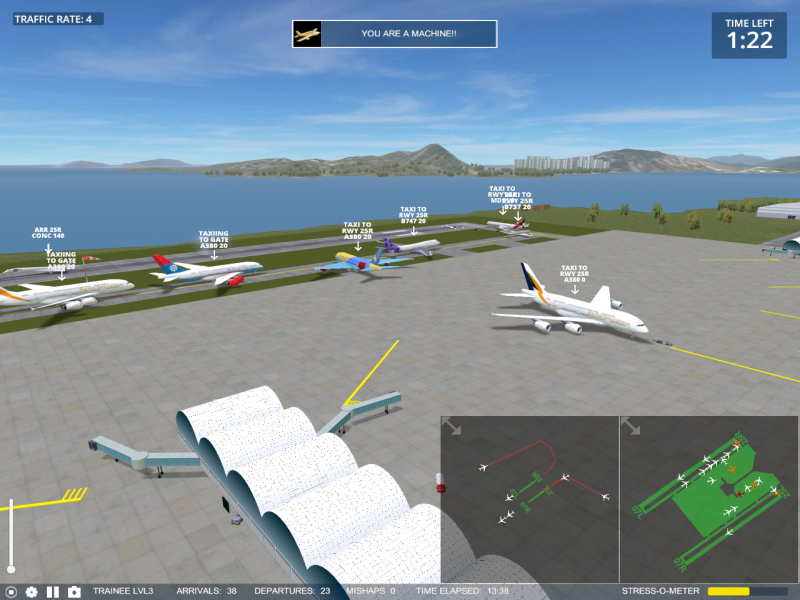The image size is (800, 600).
Task: Click the camera view icon
Action: [74, 592]
